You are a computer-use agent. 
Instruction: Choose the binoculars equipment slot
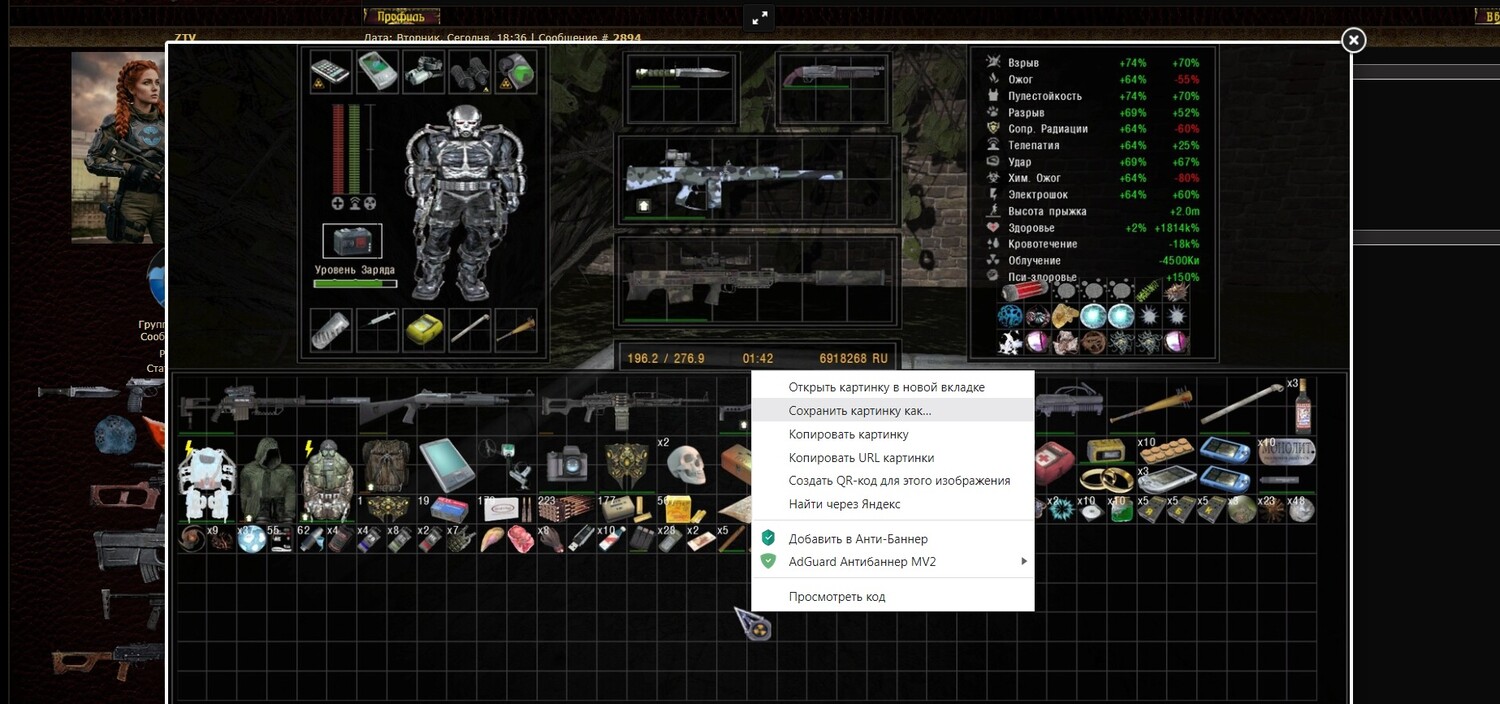(x=470, y=70)
